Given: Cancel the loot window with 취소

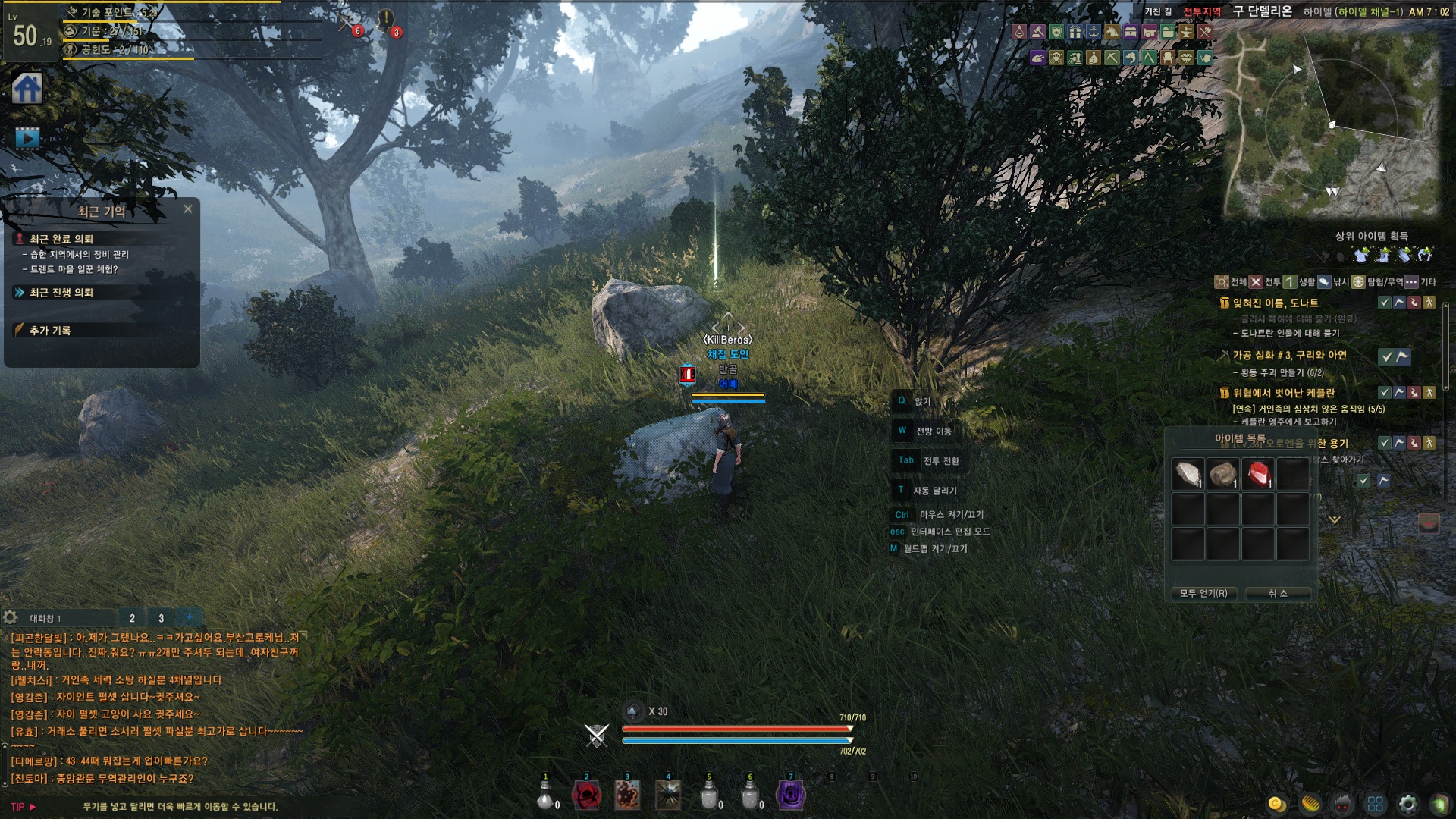Looking at the screenshot, I should 1278,593.
